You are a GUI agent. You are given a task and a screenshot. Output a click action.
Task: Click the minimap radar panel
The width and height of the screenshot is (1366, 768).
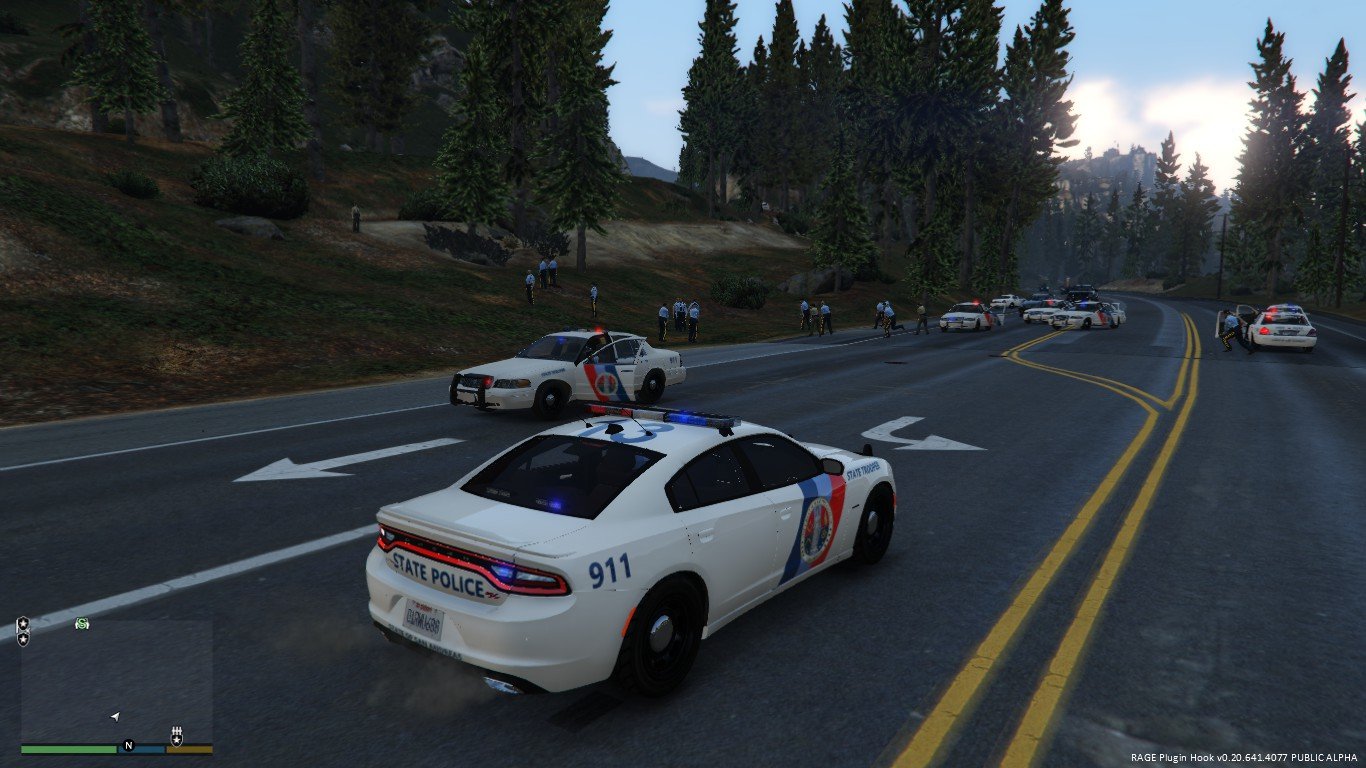[x=116, y=680]
